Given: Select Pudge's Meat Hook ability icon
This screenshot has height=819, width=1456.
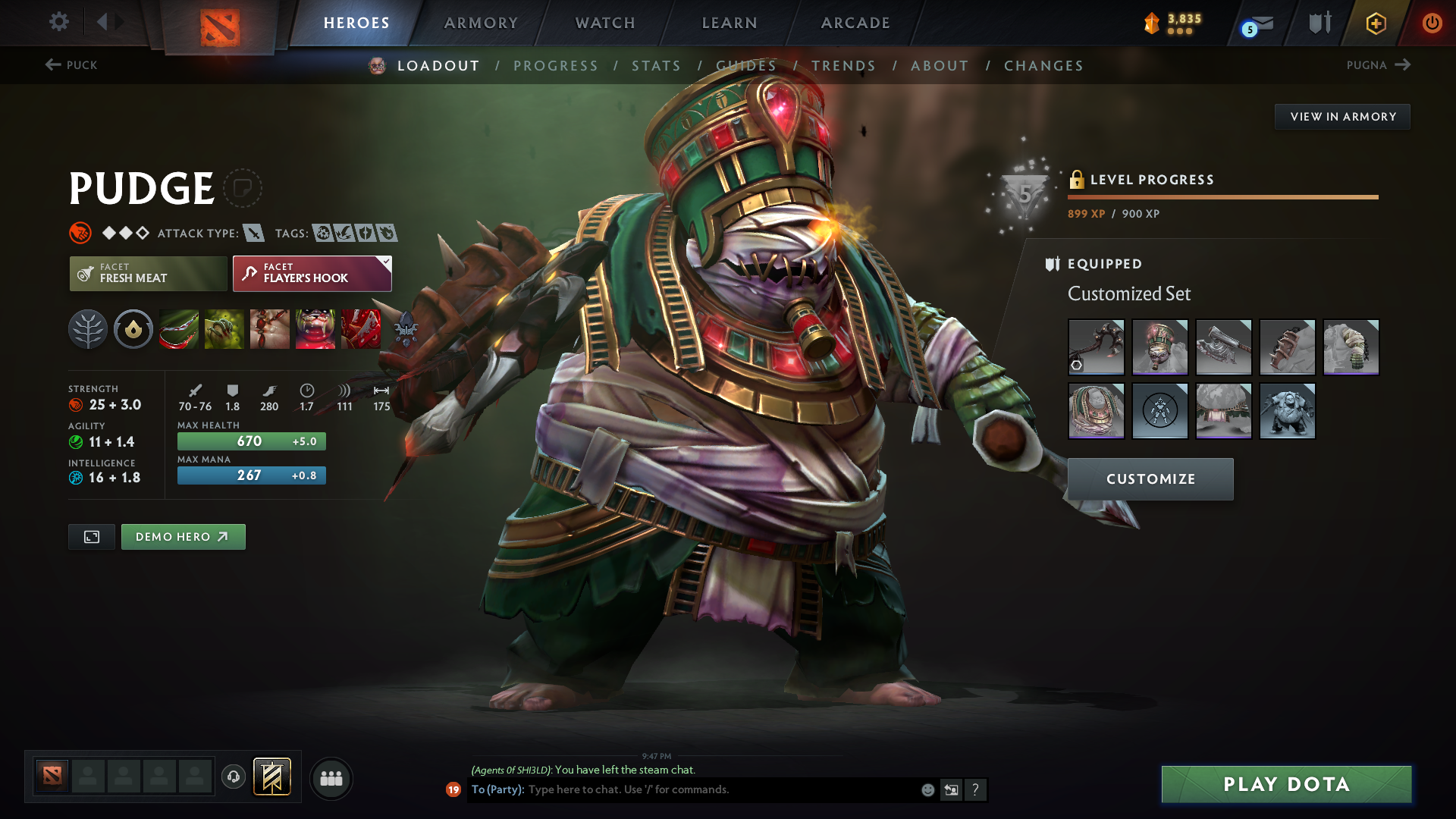Looking at the screenshot, I should point(179,329).
